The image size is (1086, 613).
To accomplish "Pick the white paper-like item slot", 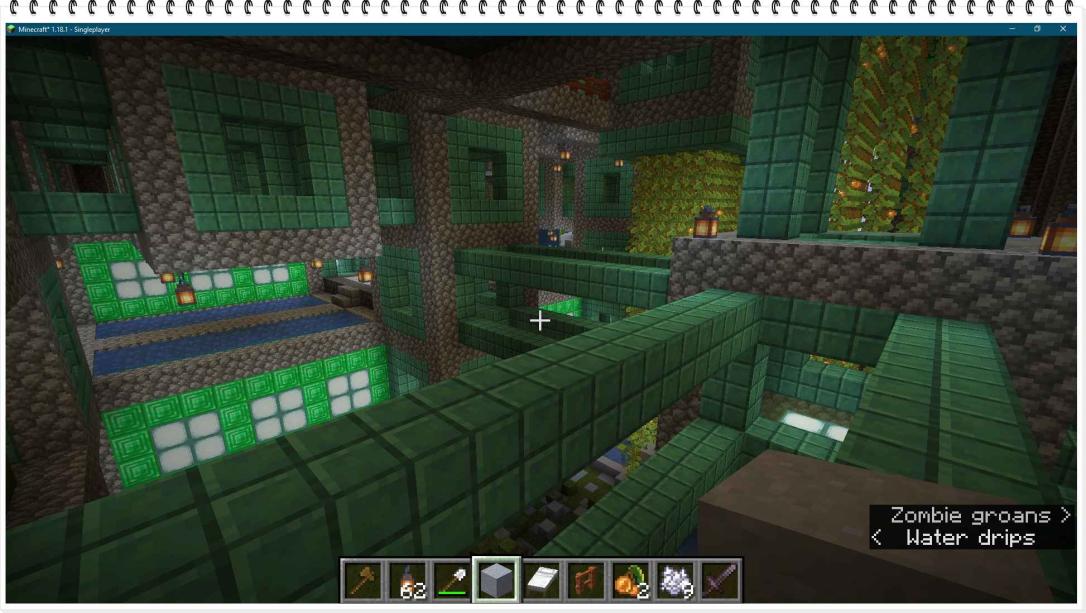I will coord(541,580).
